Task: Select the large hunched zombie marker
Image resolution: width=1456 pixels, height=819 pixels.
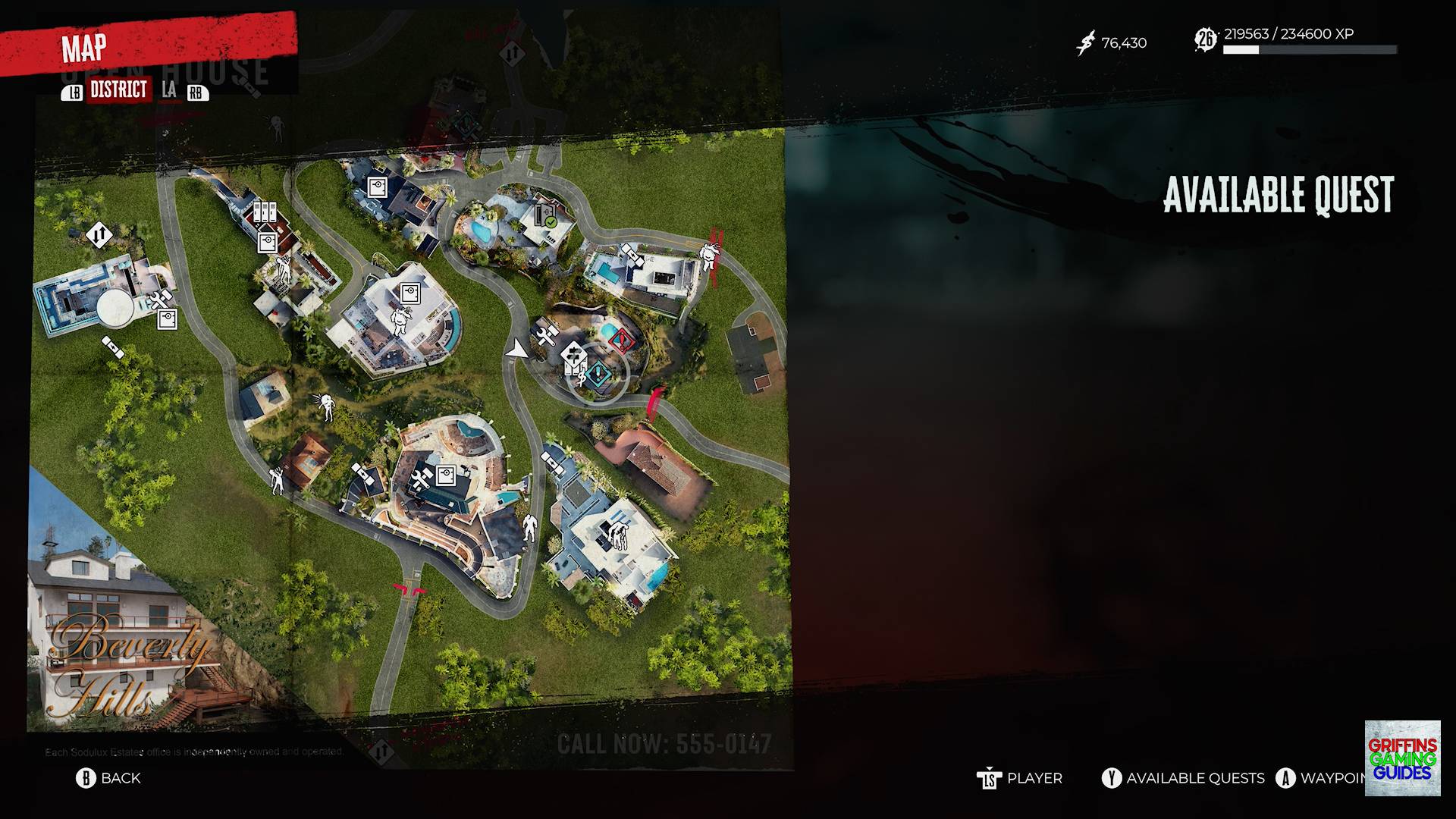Action: point(620,535)
